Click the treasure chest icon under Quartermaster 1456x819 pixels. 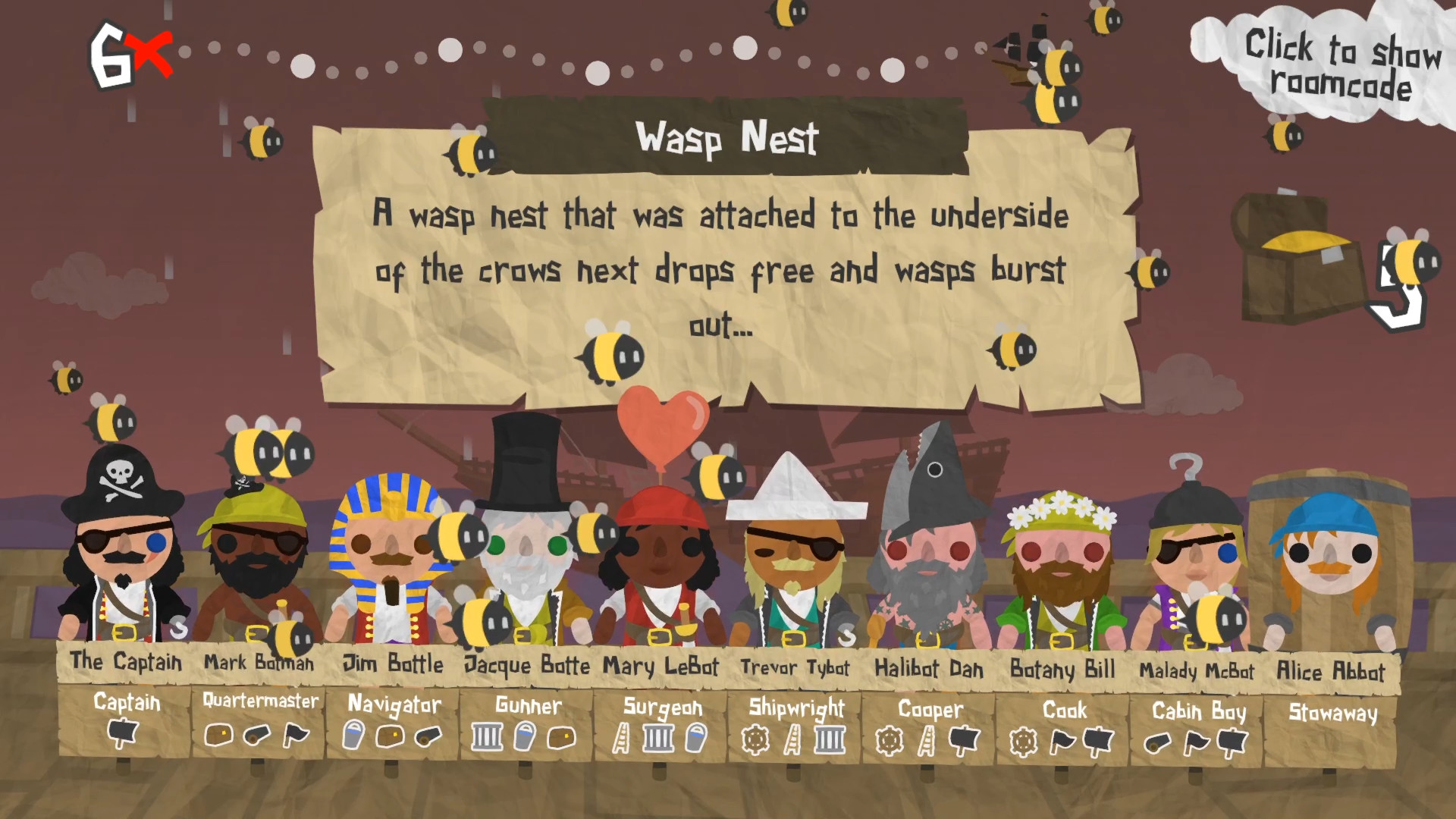(x=217, y=734)
